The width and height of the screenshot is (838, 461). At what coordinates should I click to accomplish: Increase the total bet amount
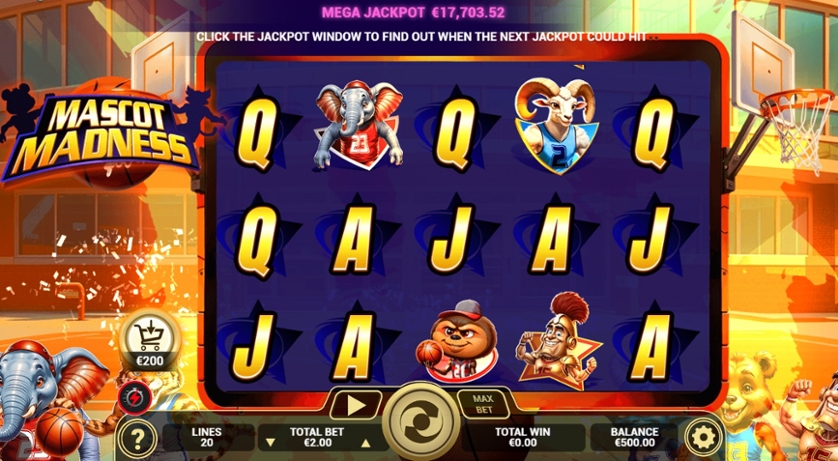(365, 443)
